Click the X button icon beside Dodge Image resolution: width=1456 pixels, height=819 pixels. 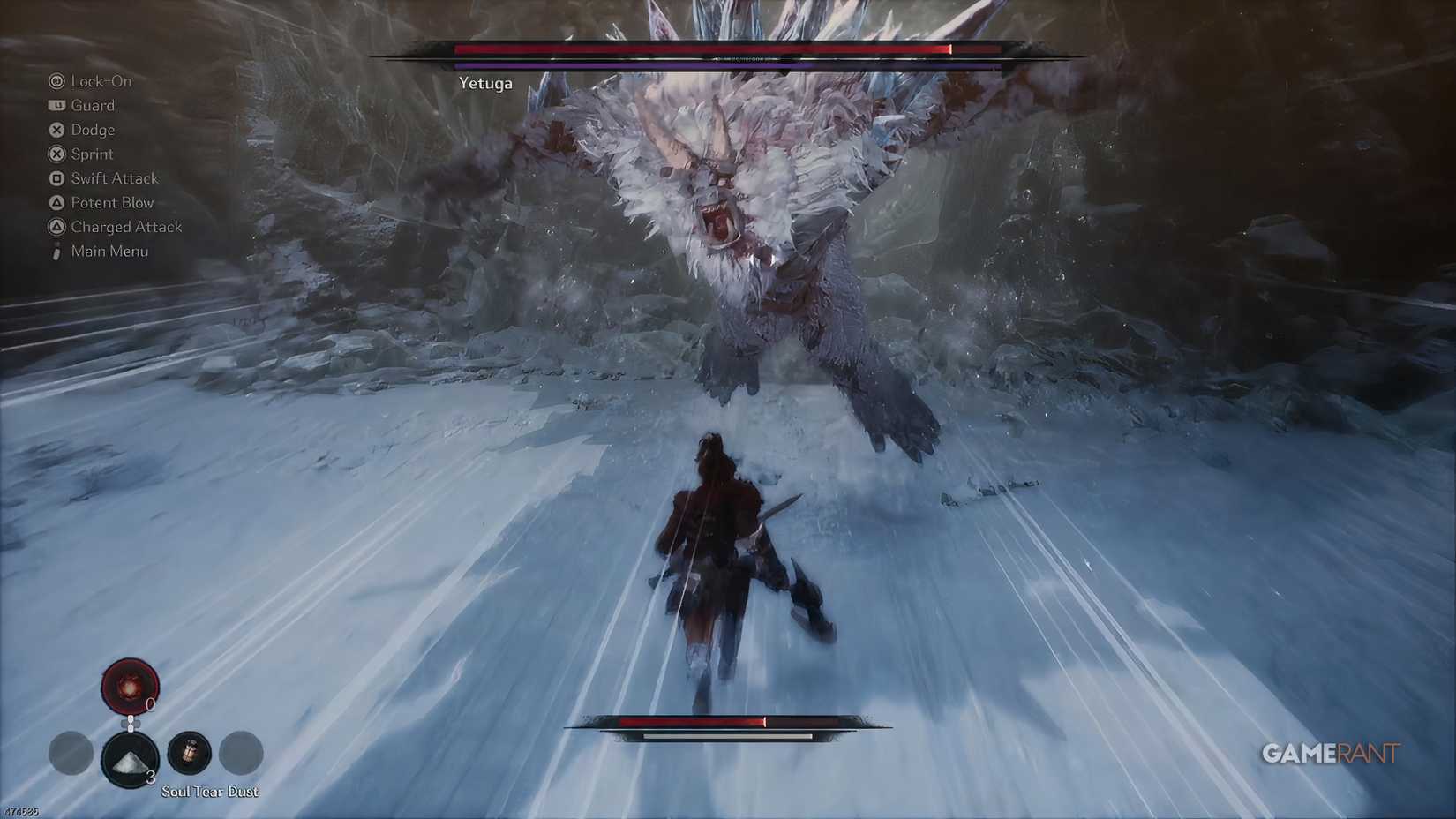(56, 130)
